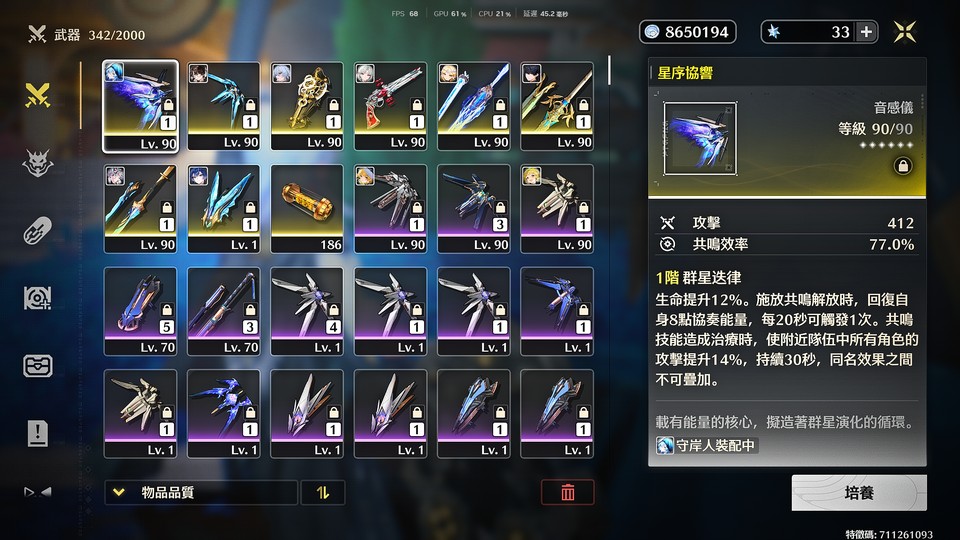Viewport: 960px width, 540px height.
Task: Open the chest-shaped supplies tab
Action: pos(38,366)
